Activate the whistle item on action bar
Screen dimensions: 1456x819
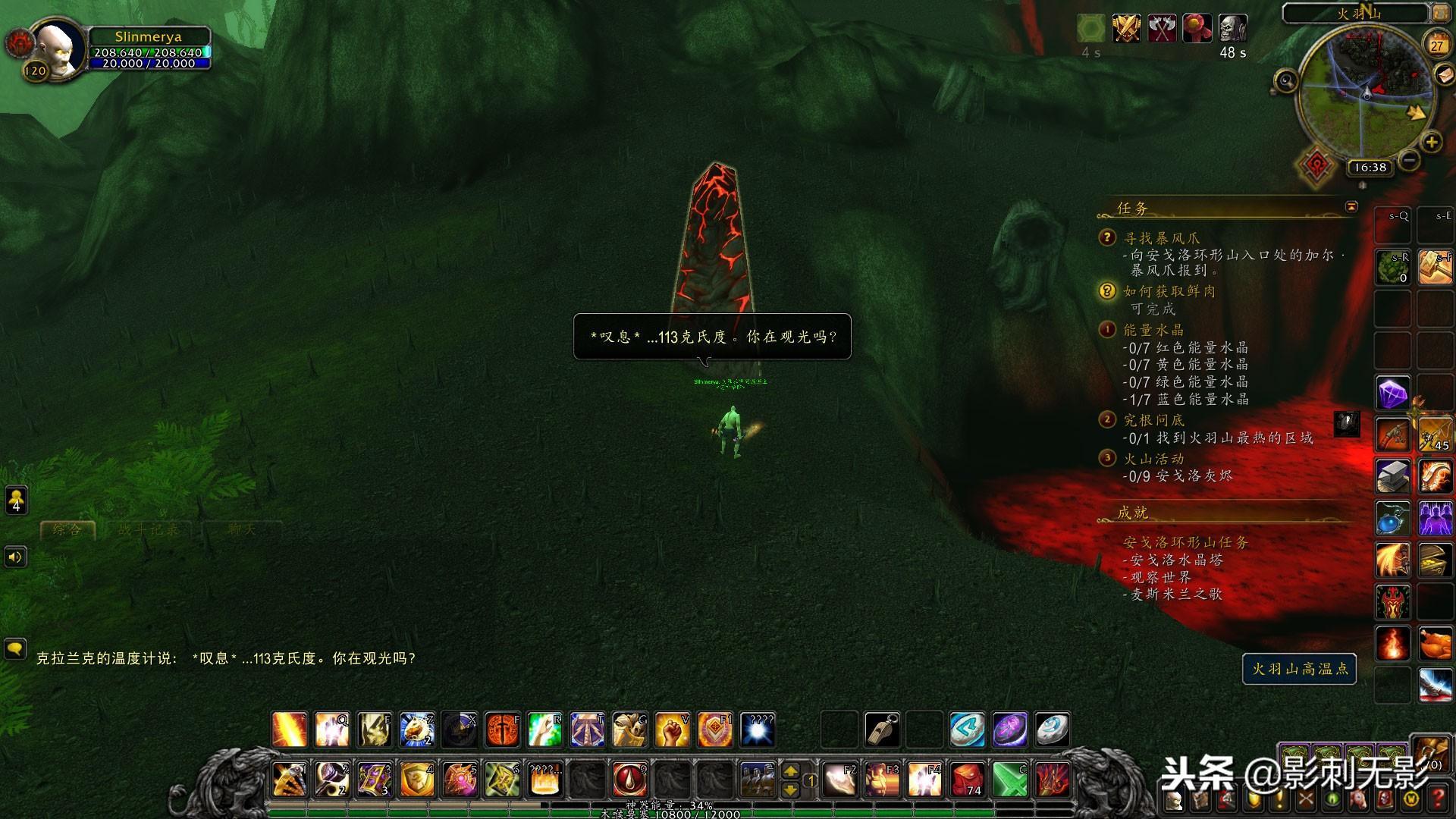[x=882, y=730]
